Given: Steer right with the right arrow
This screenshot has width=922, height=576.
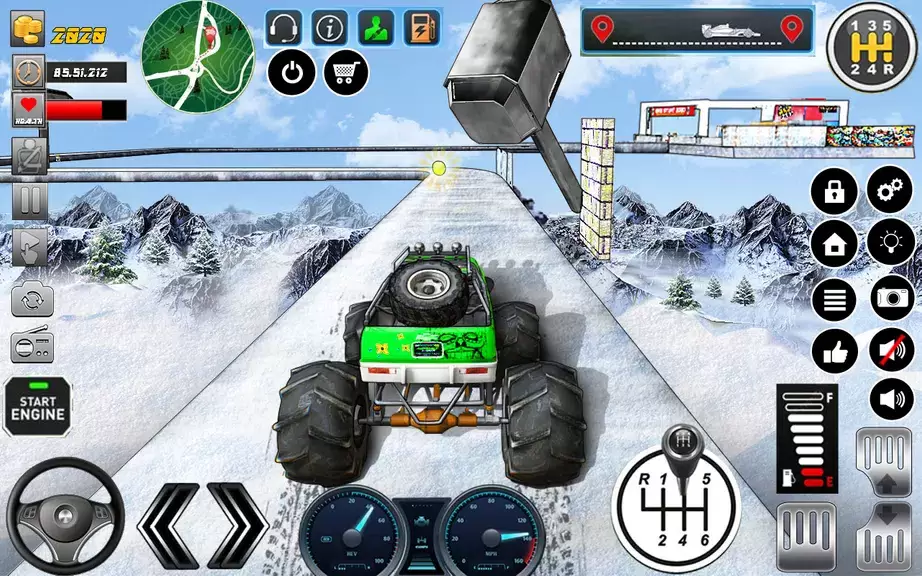Looking at the screenshot, I should 236,524.
